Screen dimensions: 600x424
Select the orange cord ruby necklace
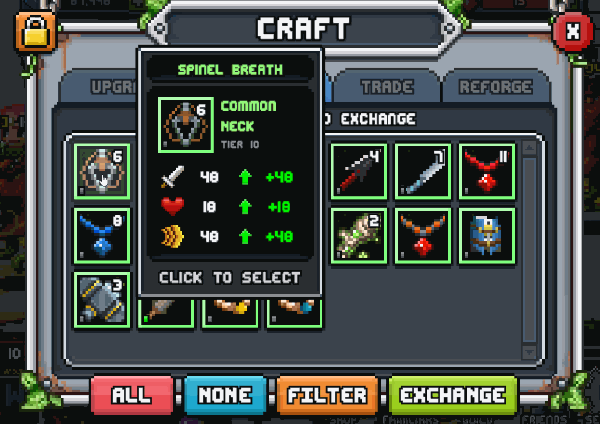tap(423, 235)
